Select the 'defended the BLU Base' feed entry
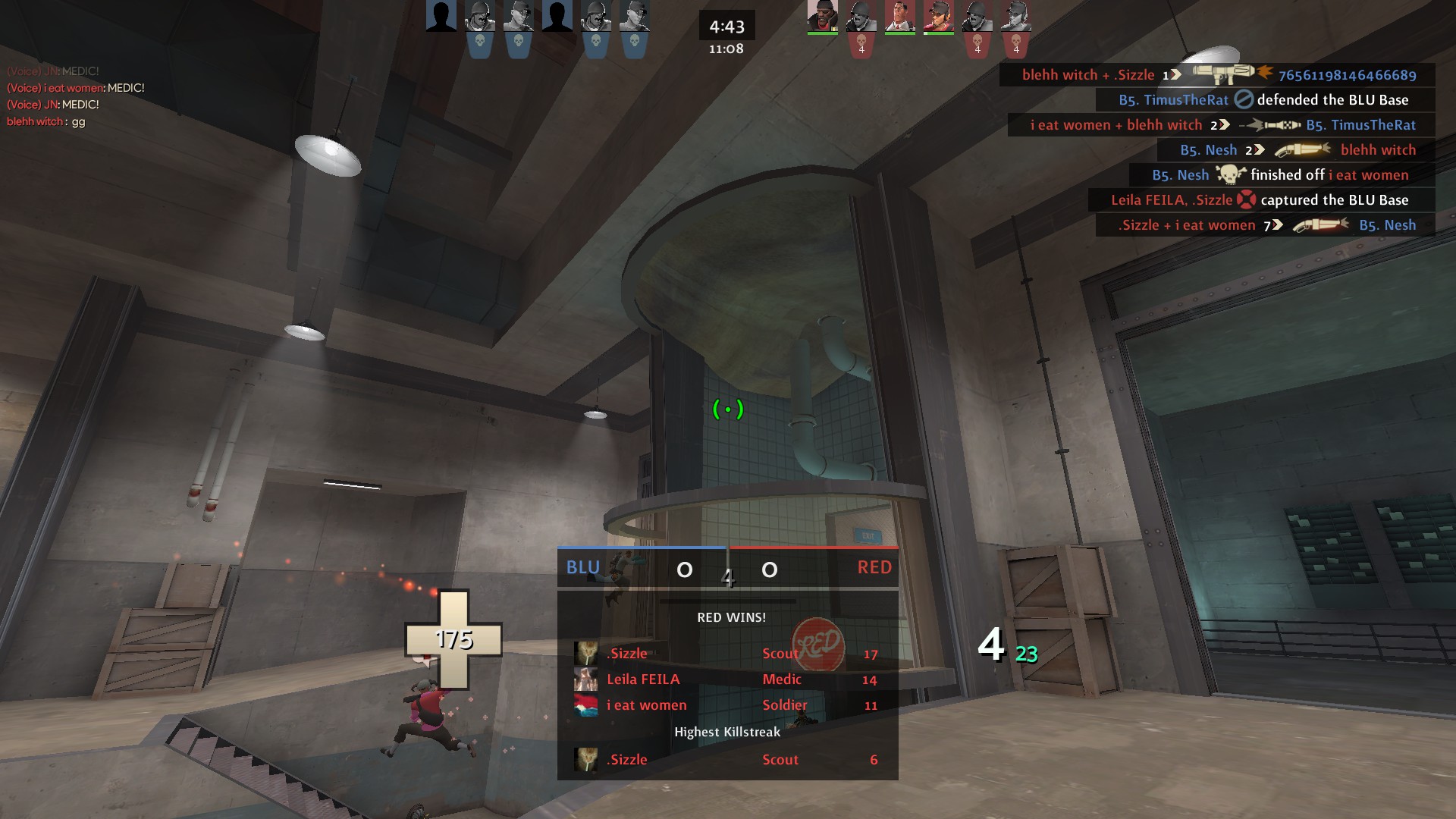This screenshot has width=1456, height=819. pyautogui.click(x=1264, y=100)
